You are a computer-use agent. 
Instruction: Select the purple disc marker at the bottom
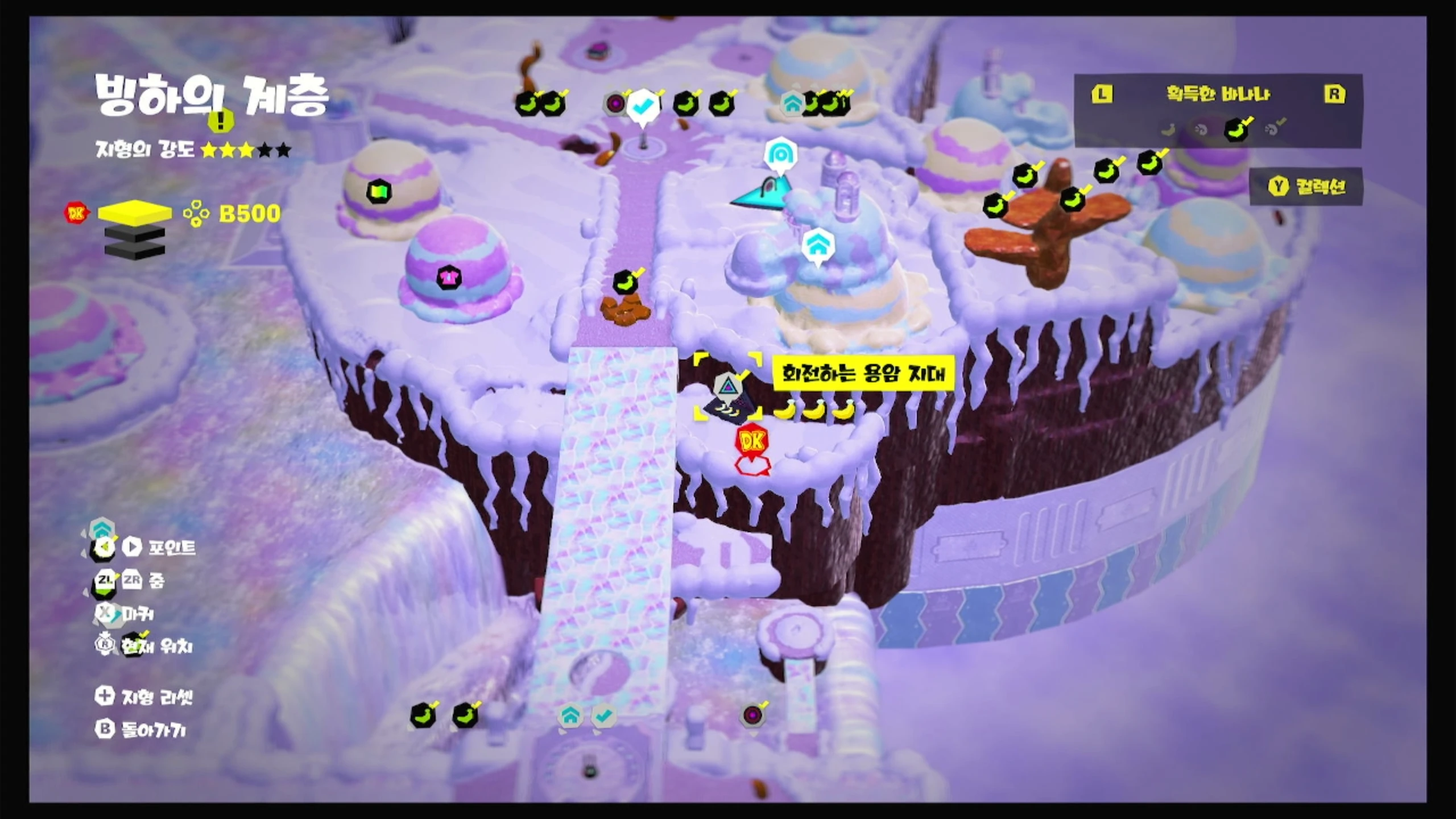(752, 715)
